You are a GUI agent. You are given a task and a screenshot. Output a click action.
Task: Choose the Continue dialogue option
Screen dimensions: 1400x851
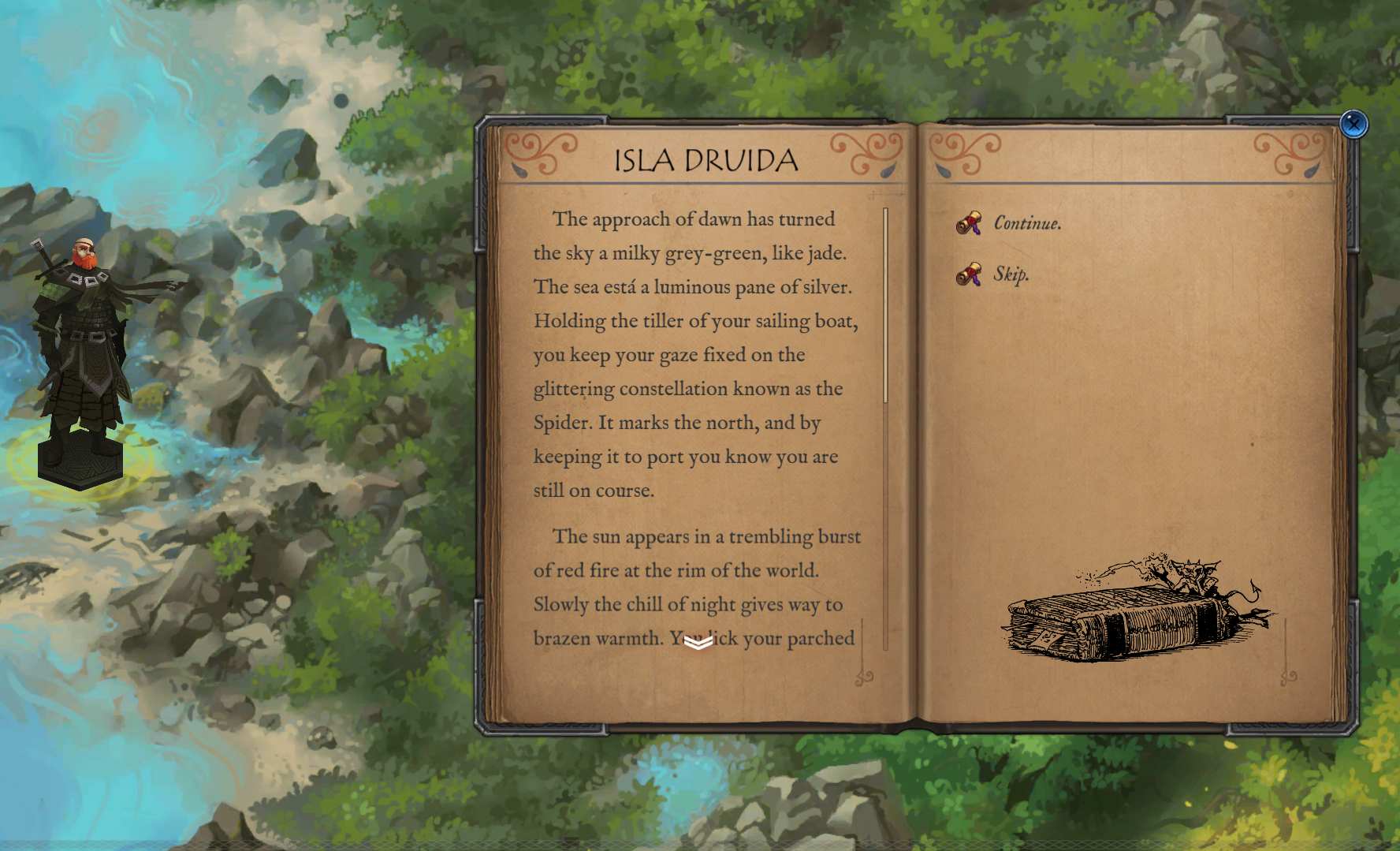point(1026,223)
